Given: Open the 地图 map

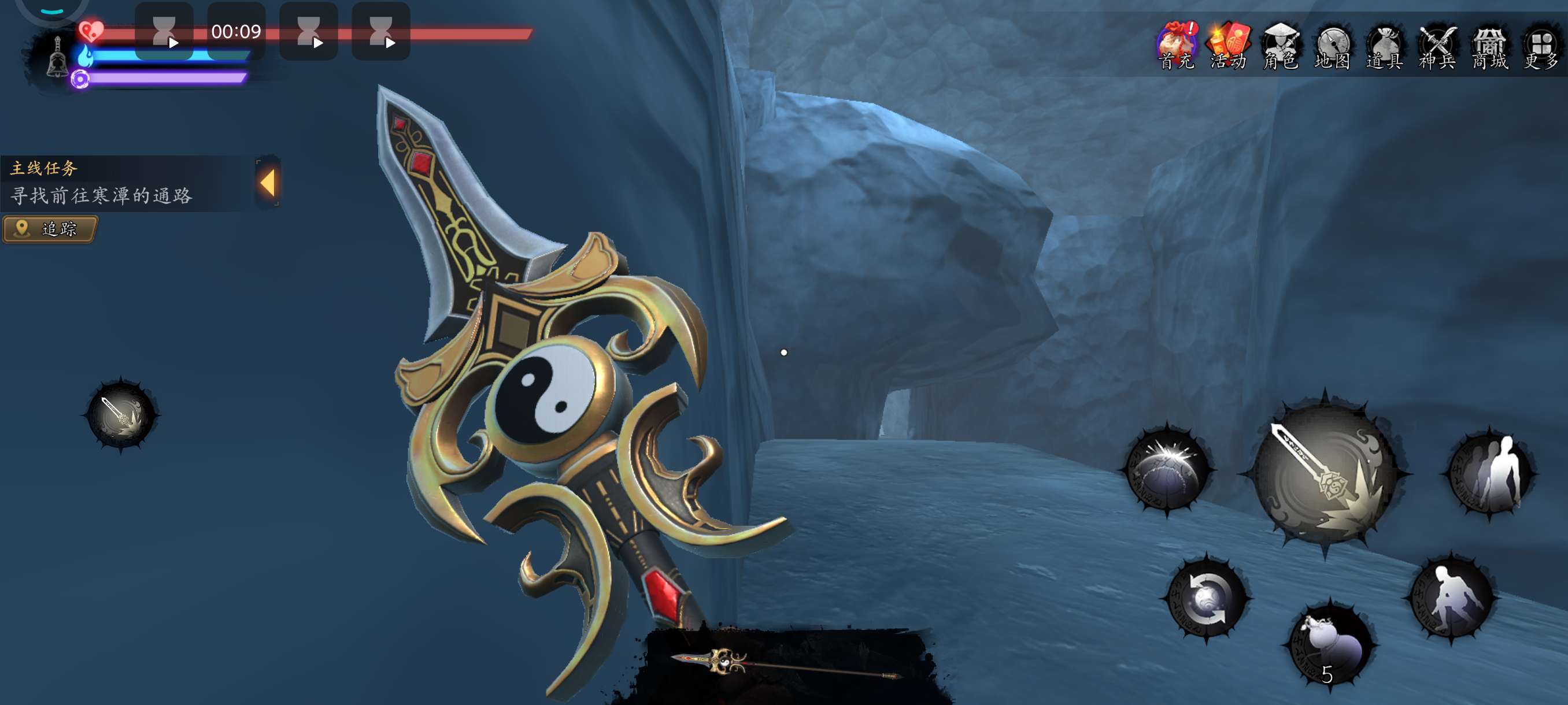Looking at the screenshot, I should click(1333, 46).
